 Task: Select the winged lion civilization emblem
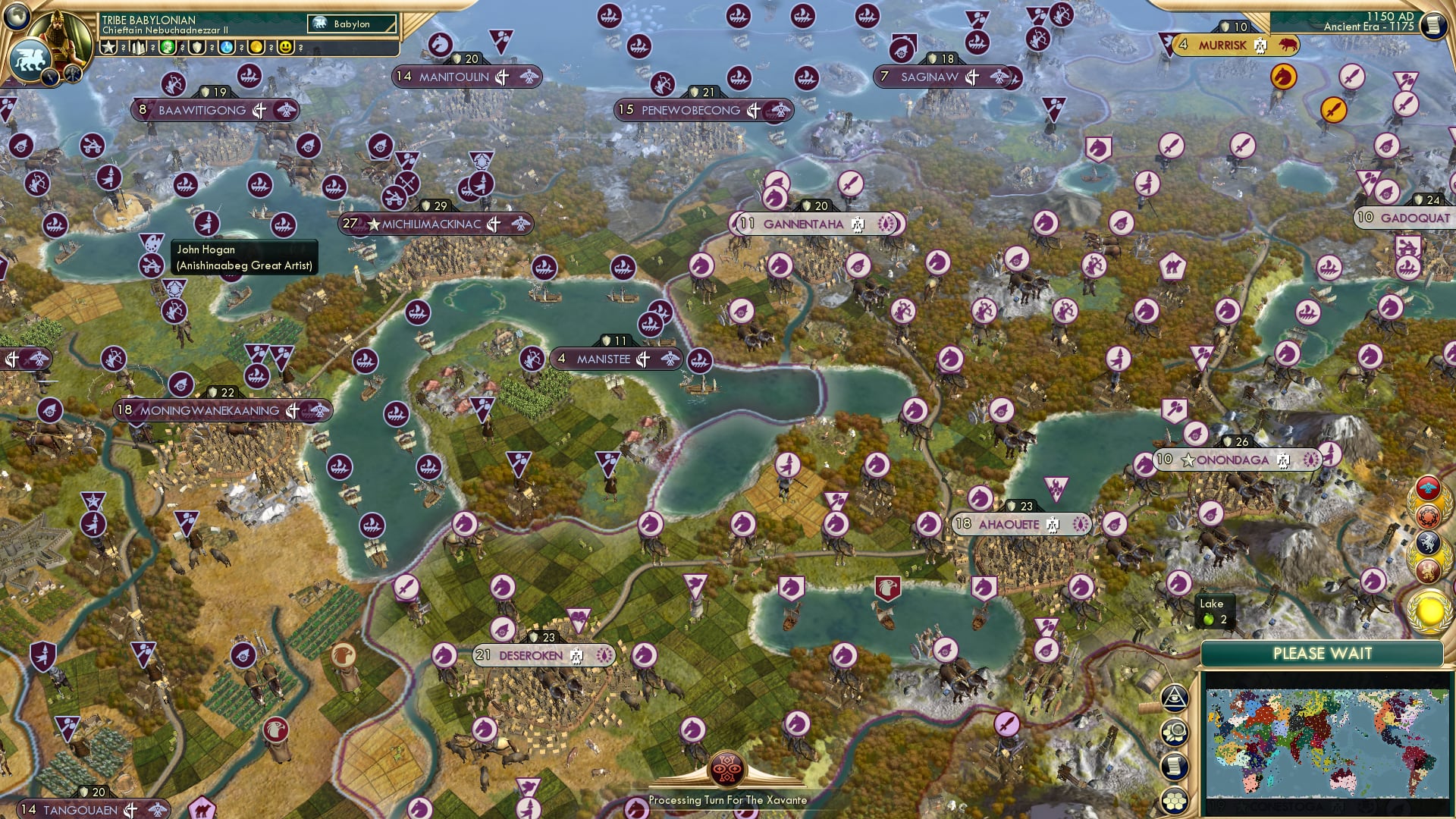point(30,59)
